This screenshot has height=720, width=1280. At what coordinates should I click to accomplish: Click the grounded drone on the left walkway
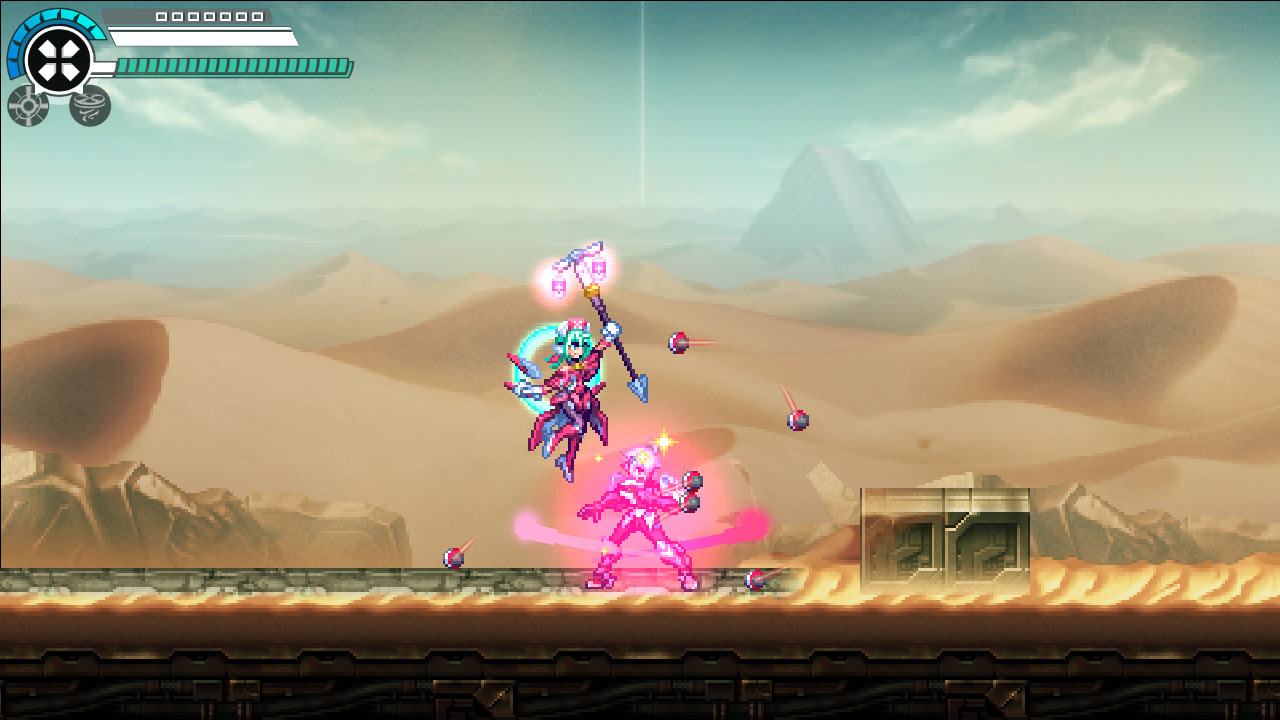click(452, 556)
